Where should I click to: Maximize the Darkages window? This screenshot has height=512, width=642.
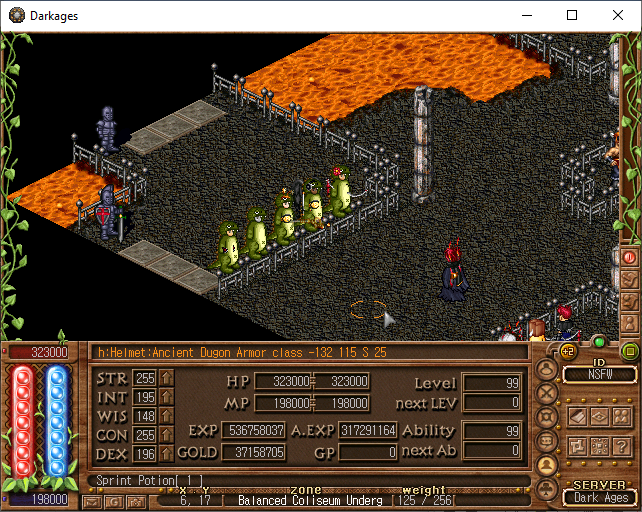click(572, 16)
